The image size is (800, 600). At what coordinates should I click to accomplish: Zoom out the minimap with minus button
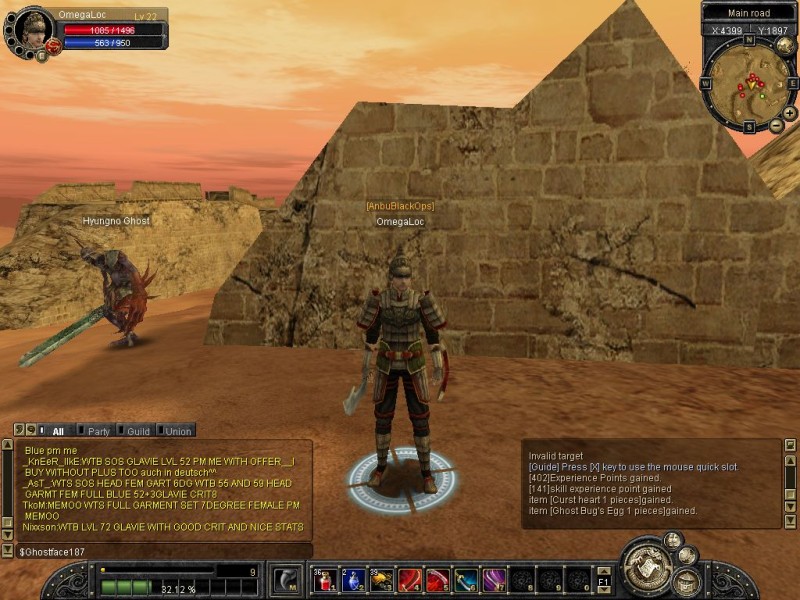777,125
